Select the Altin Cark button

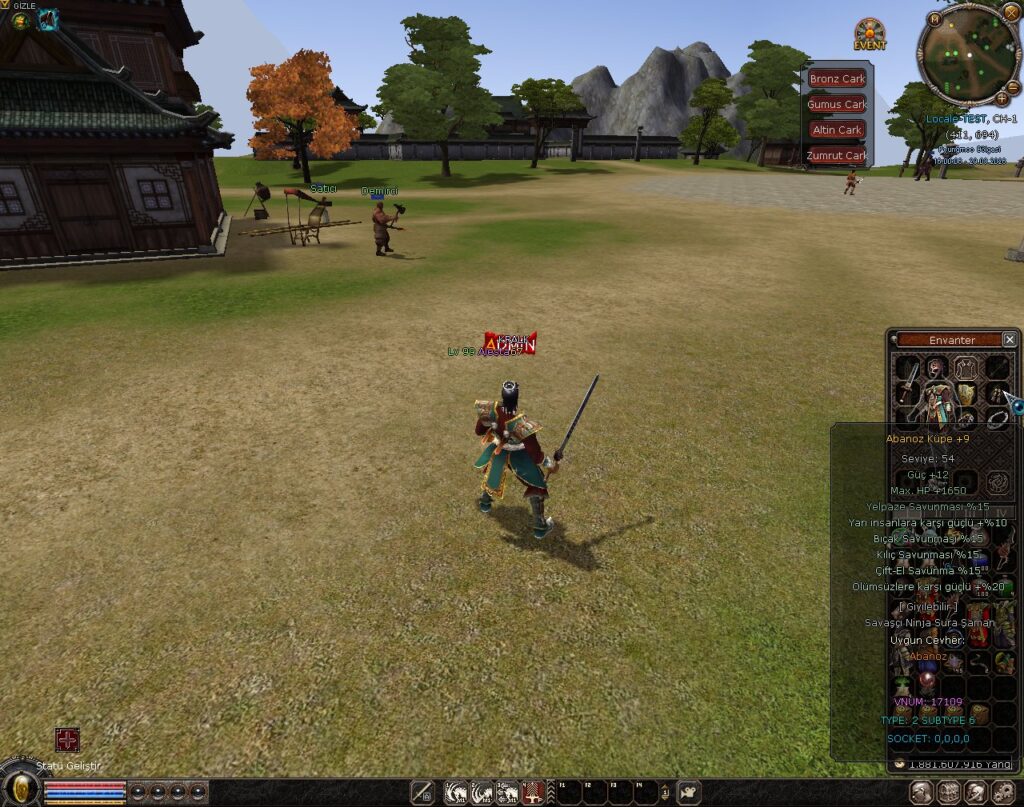(837, 130)
